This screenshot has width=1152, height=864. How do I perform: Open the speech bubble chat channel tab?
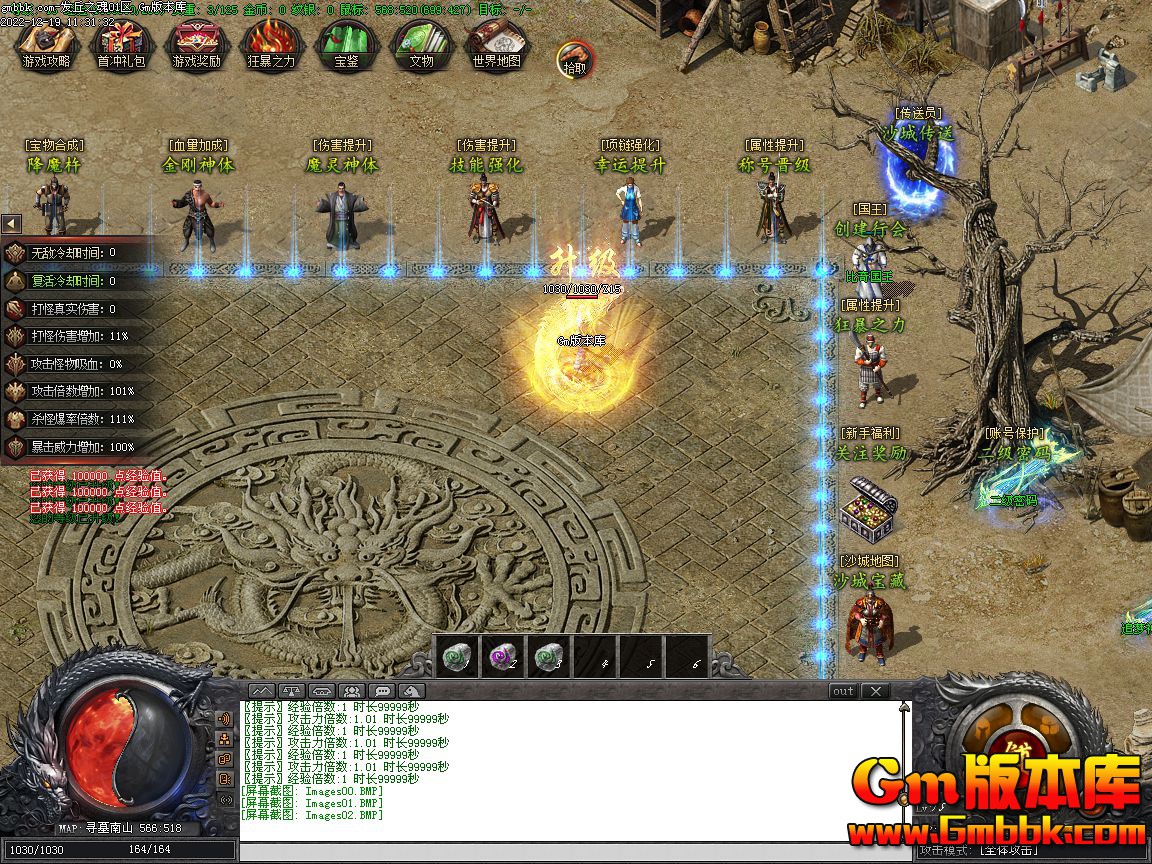coord(381,691)
